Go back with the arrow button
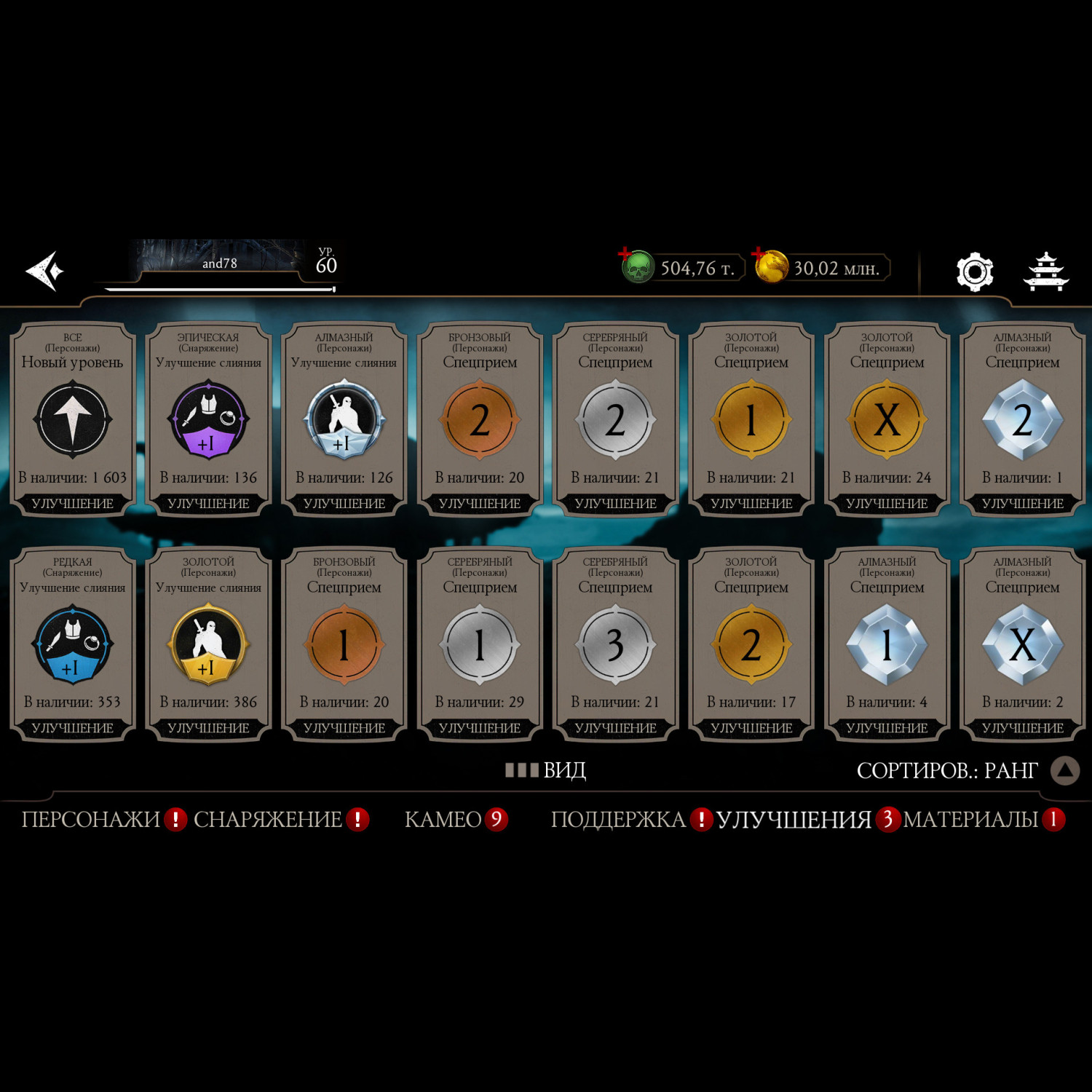The image size is (1092, 1092). (45, 271)
